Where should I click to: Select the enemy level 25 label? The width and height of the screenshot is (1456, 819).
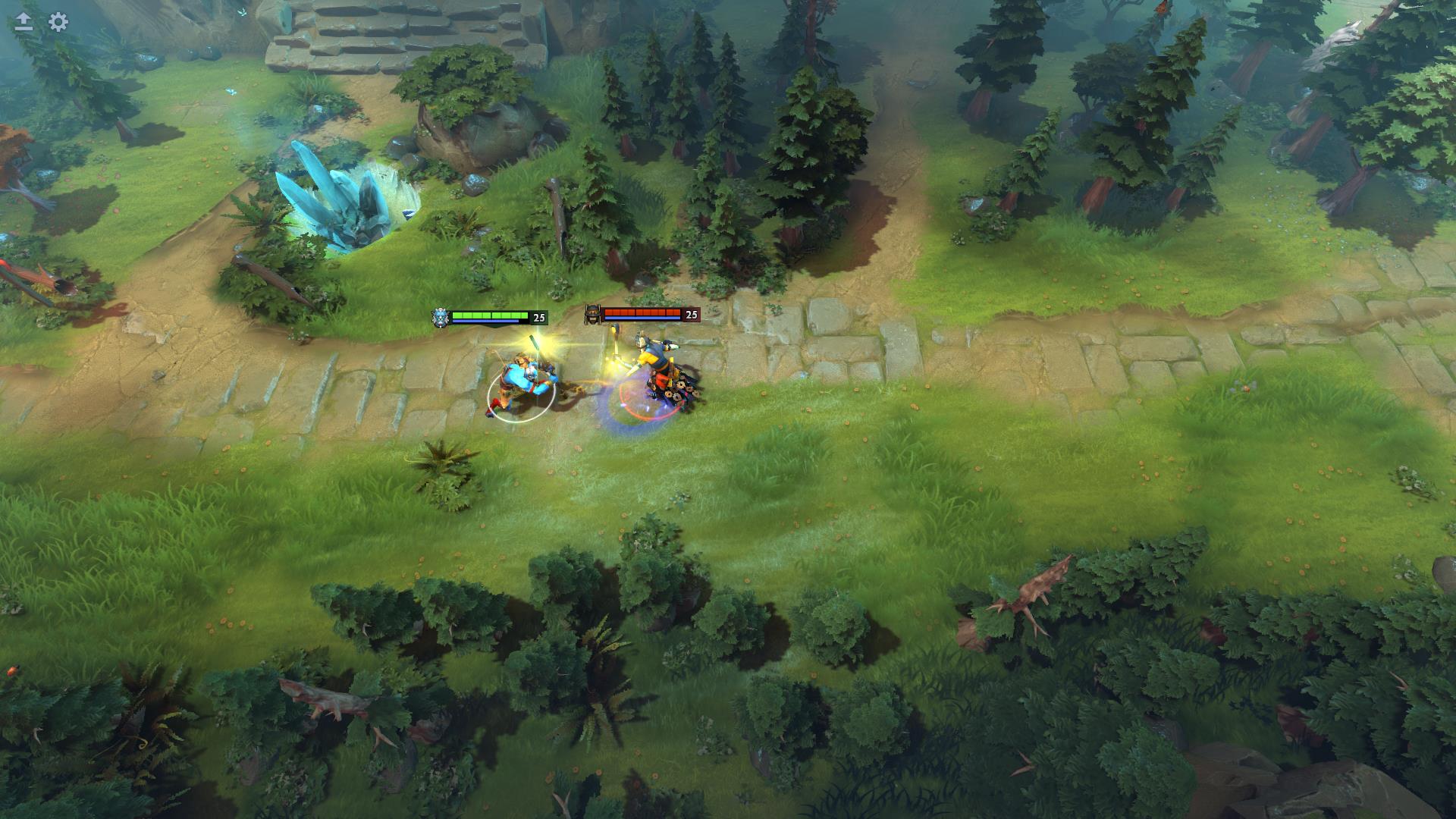[x=691, y=313]
